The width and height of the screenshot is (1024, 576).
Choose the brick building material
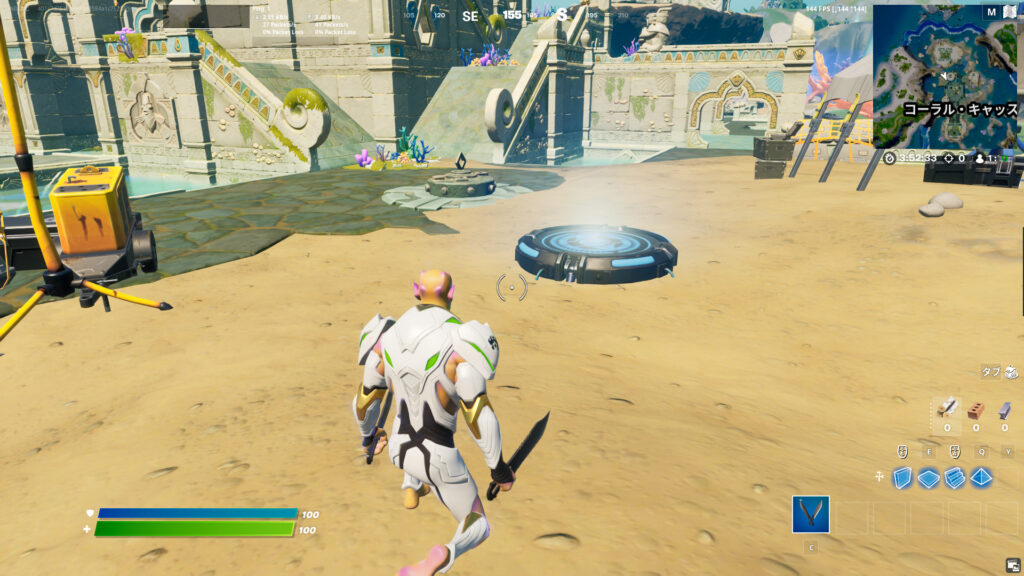click(977, 410)
